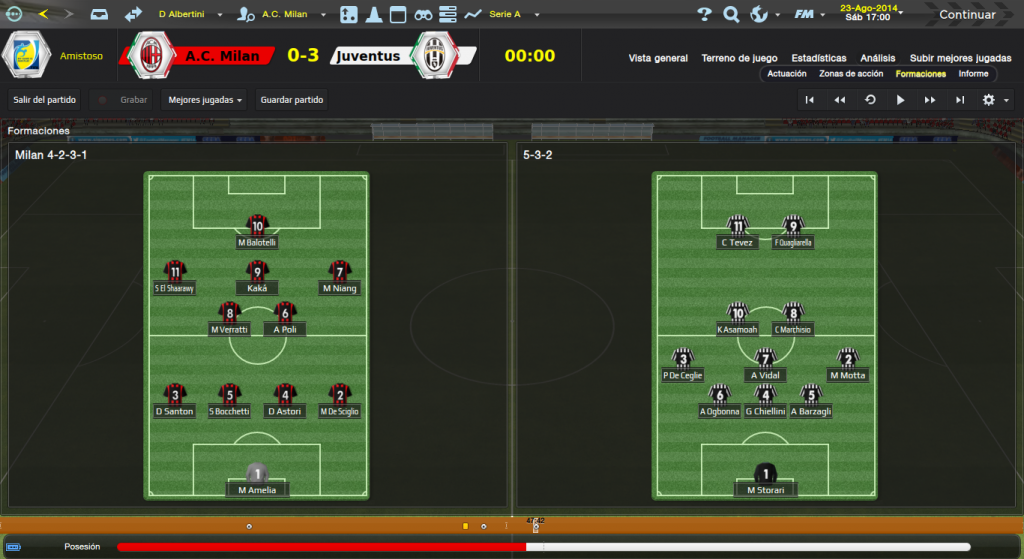Open the Serie A competition dropdown

coord(514,15)
